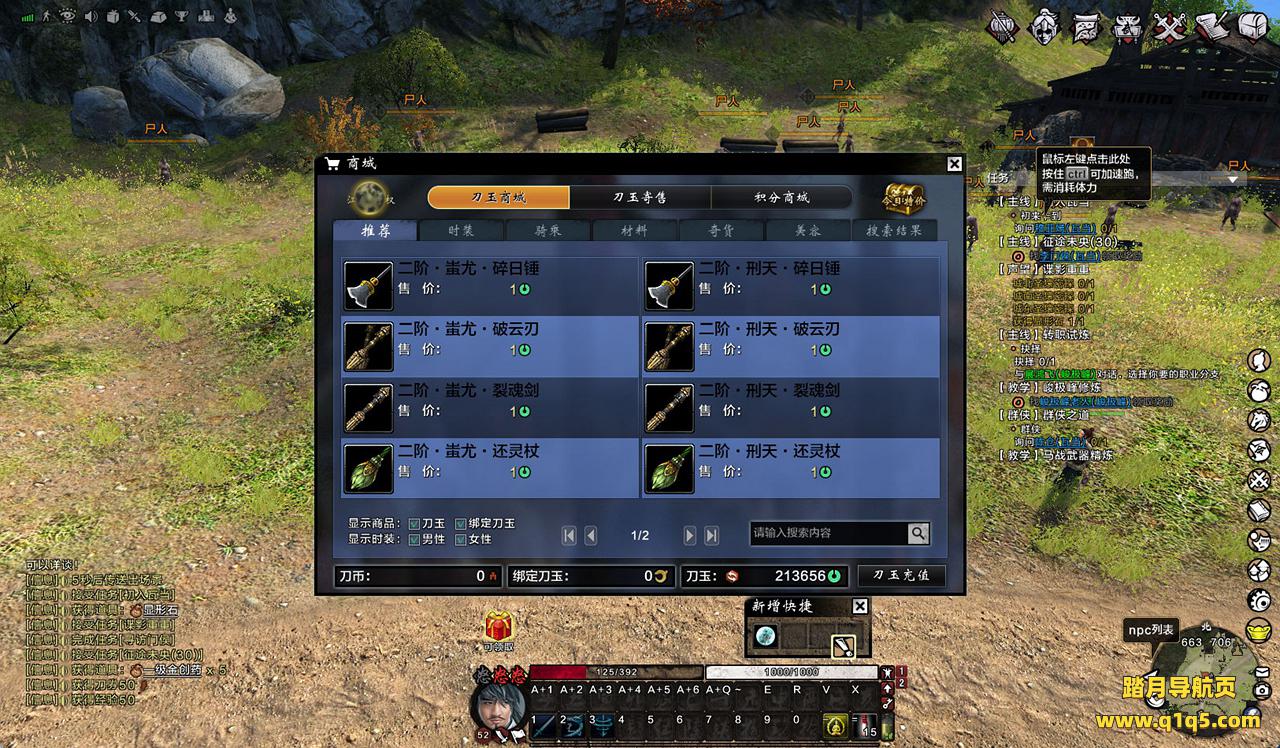Open the 积分商城 points shop tab
1280x748 pixels.
781,197
